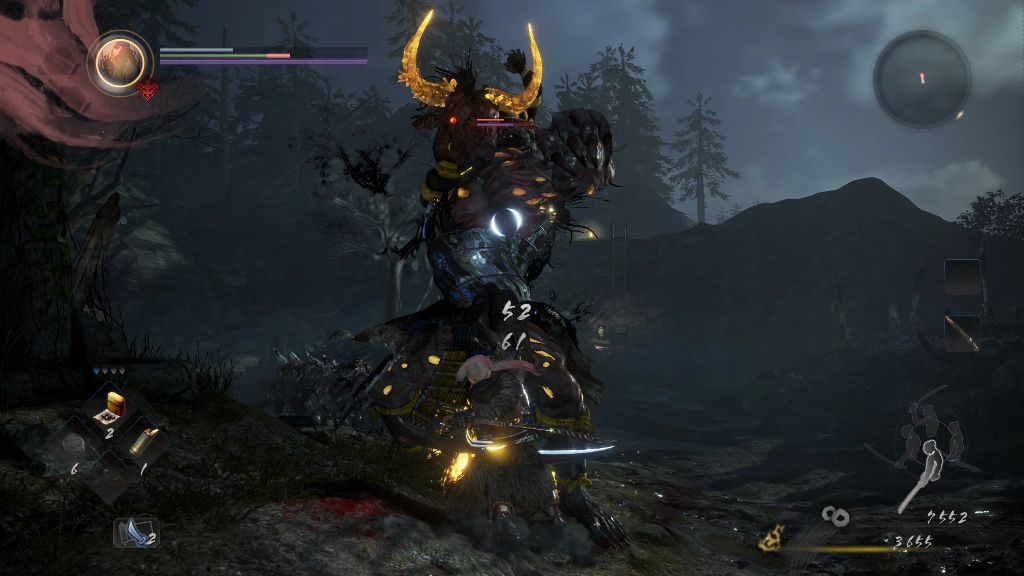
Task: Click the golden Amrita flame icon
Action: [769, 541]
